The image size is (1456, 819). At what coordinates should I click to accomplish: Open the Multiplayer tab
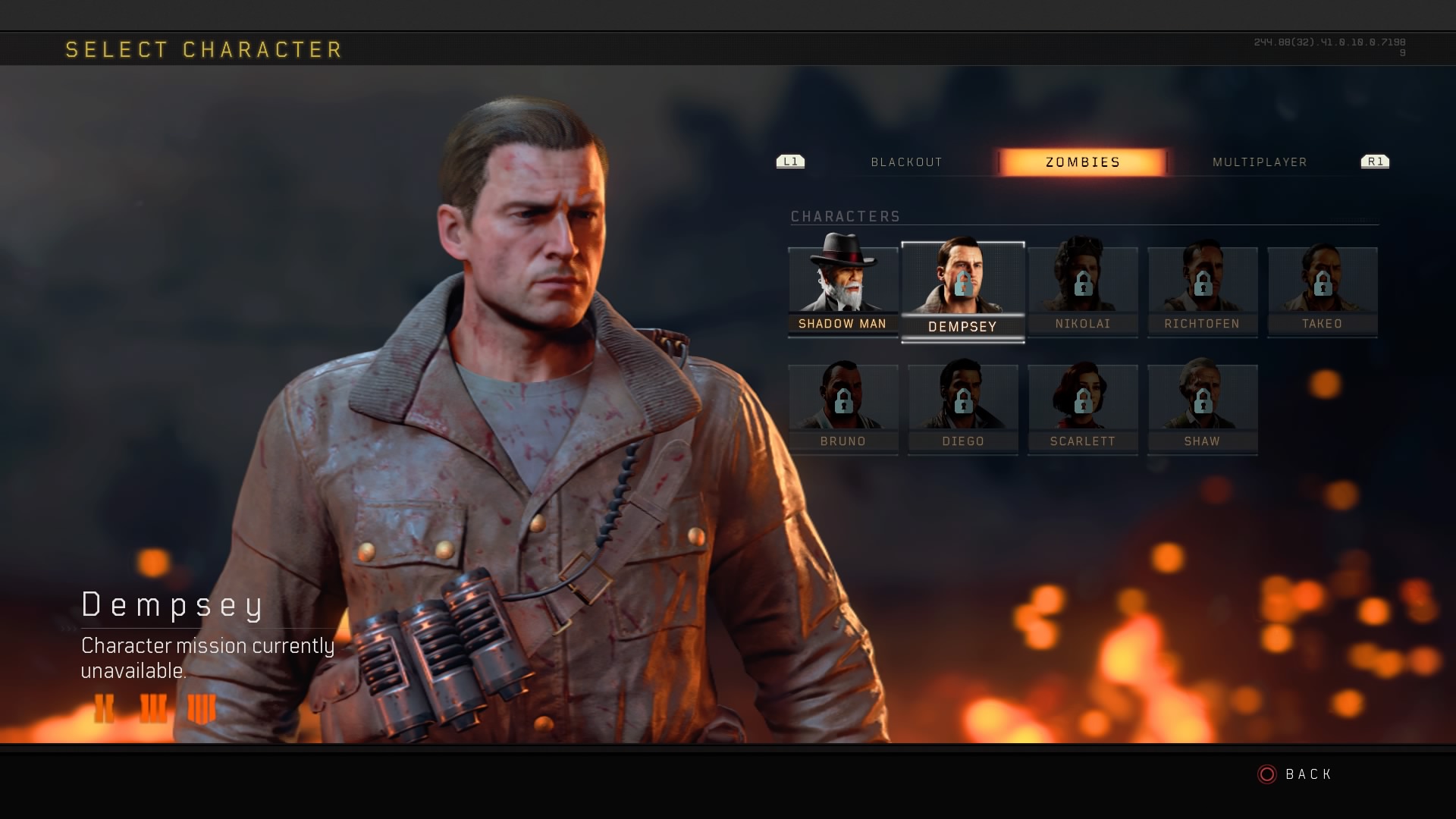click(x=1260, y=162)
